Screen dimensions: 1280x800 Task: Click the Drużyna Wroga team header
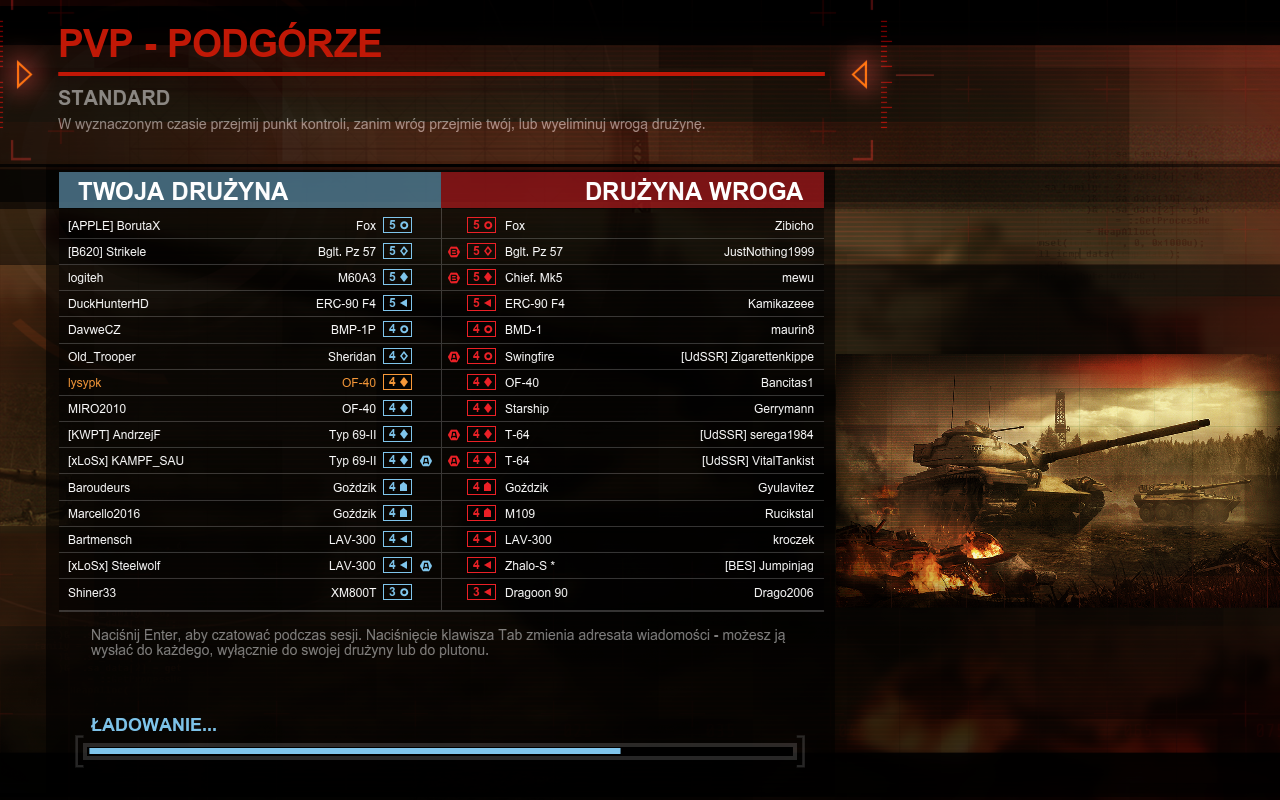point(633,191)
